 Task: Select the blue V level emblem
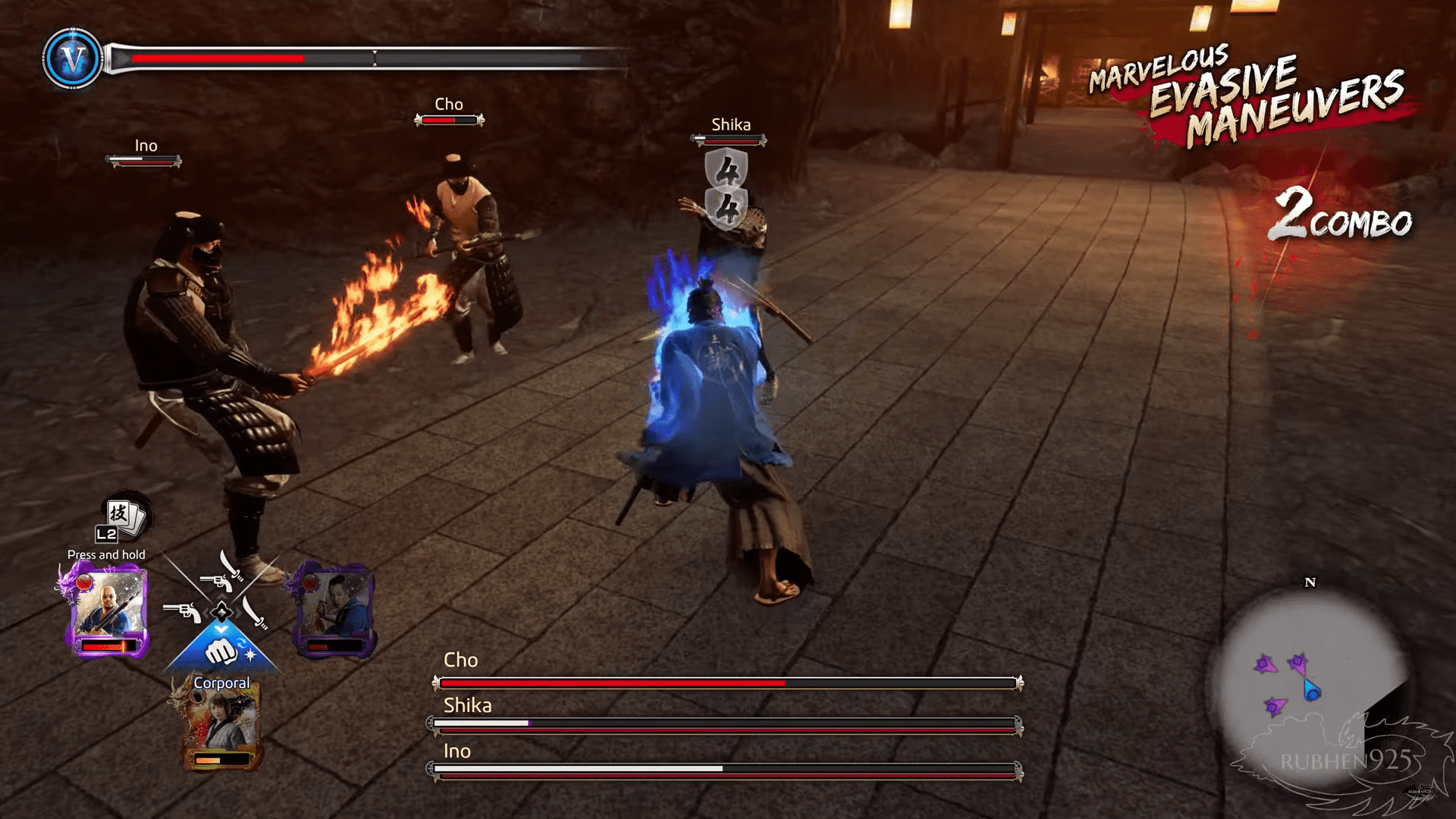coord(73,58)
